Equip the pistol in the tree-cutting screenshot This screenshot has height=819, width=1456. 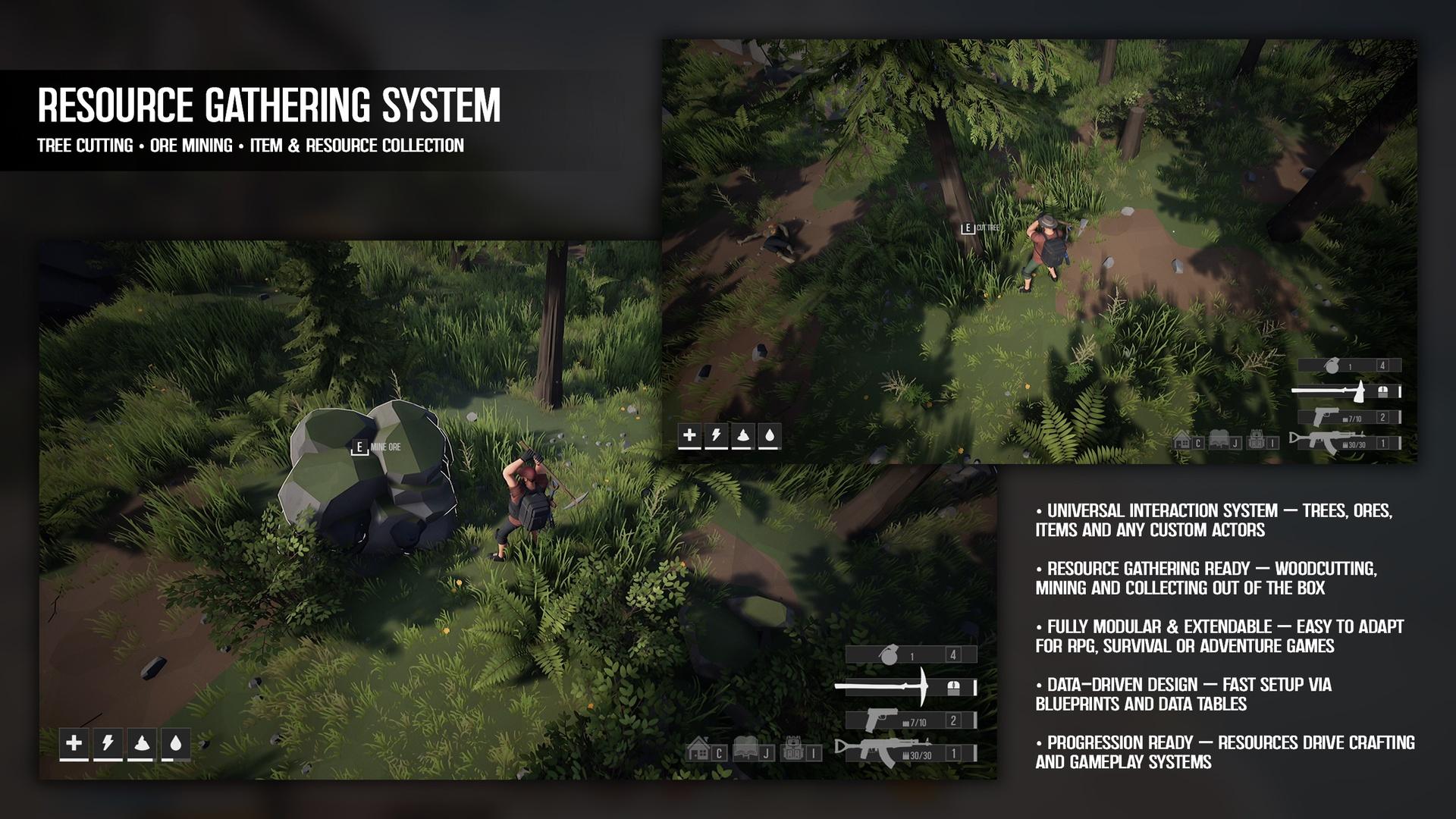(x=1348, y=417)
